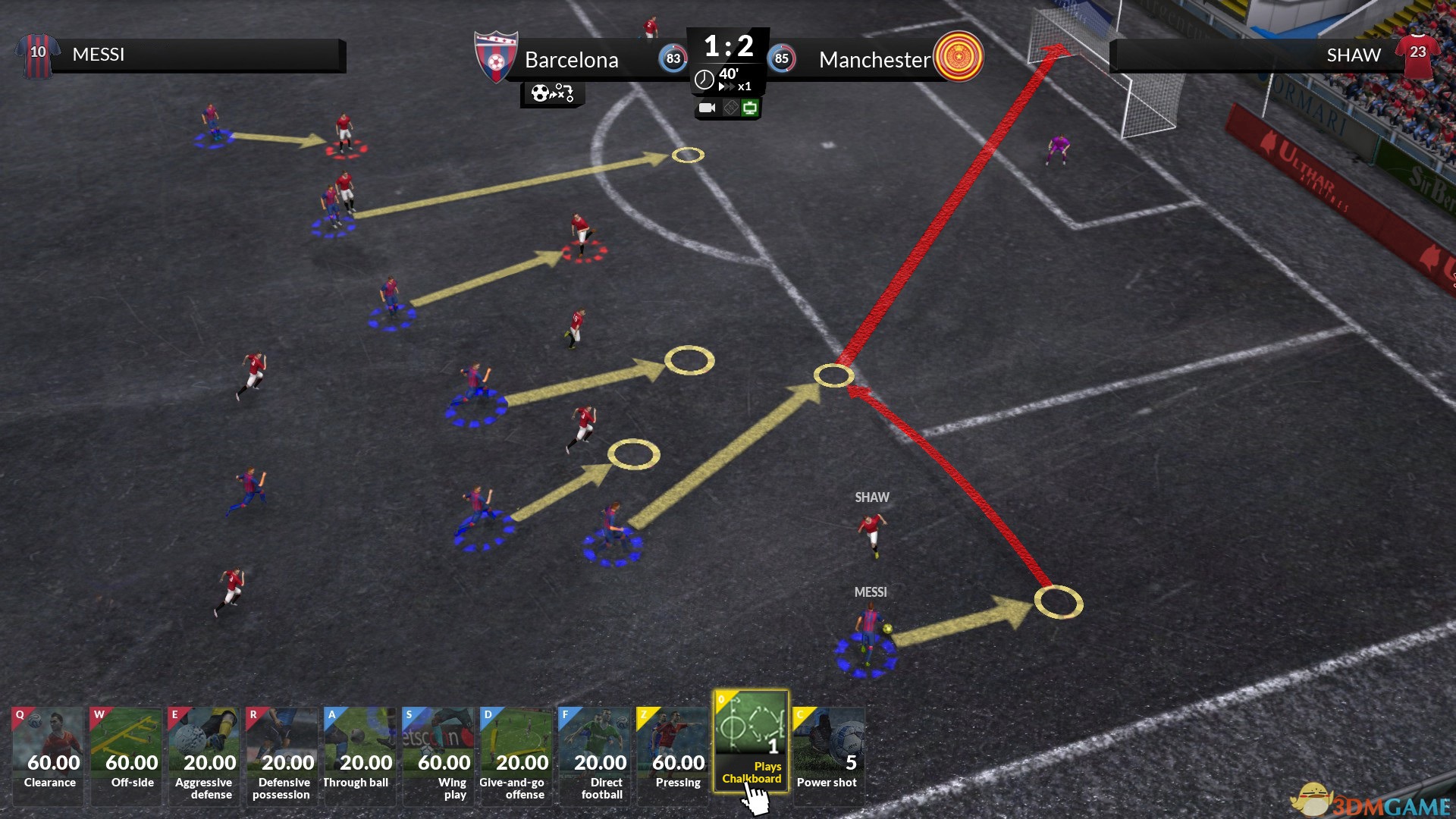Trigger the Pressing tactic card

click(674, 754)
